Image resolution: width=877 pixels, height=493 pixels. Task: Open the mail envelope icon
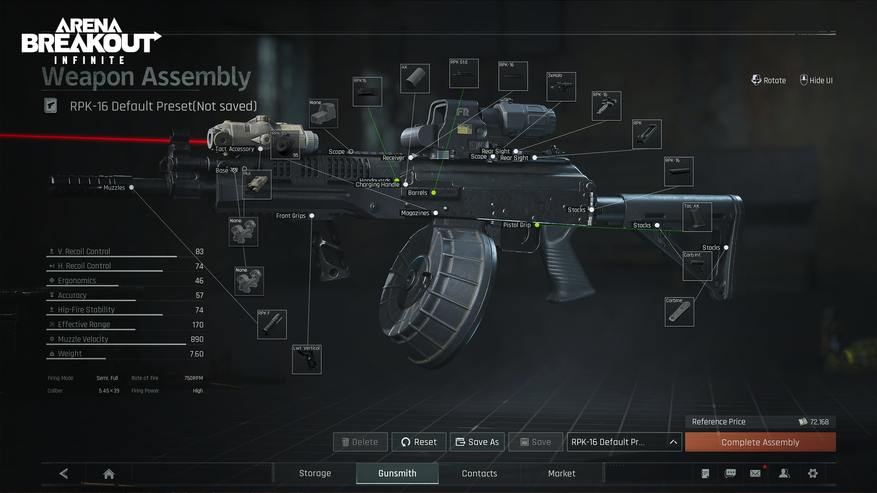tap(756, 473)
